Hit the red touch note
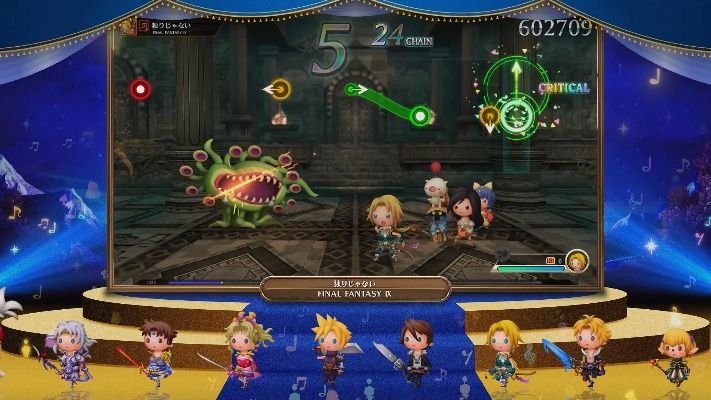The height and width of the screenshot is (400, 711). click(140, 88)
